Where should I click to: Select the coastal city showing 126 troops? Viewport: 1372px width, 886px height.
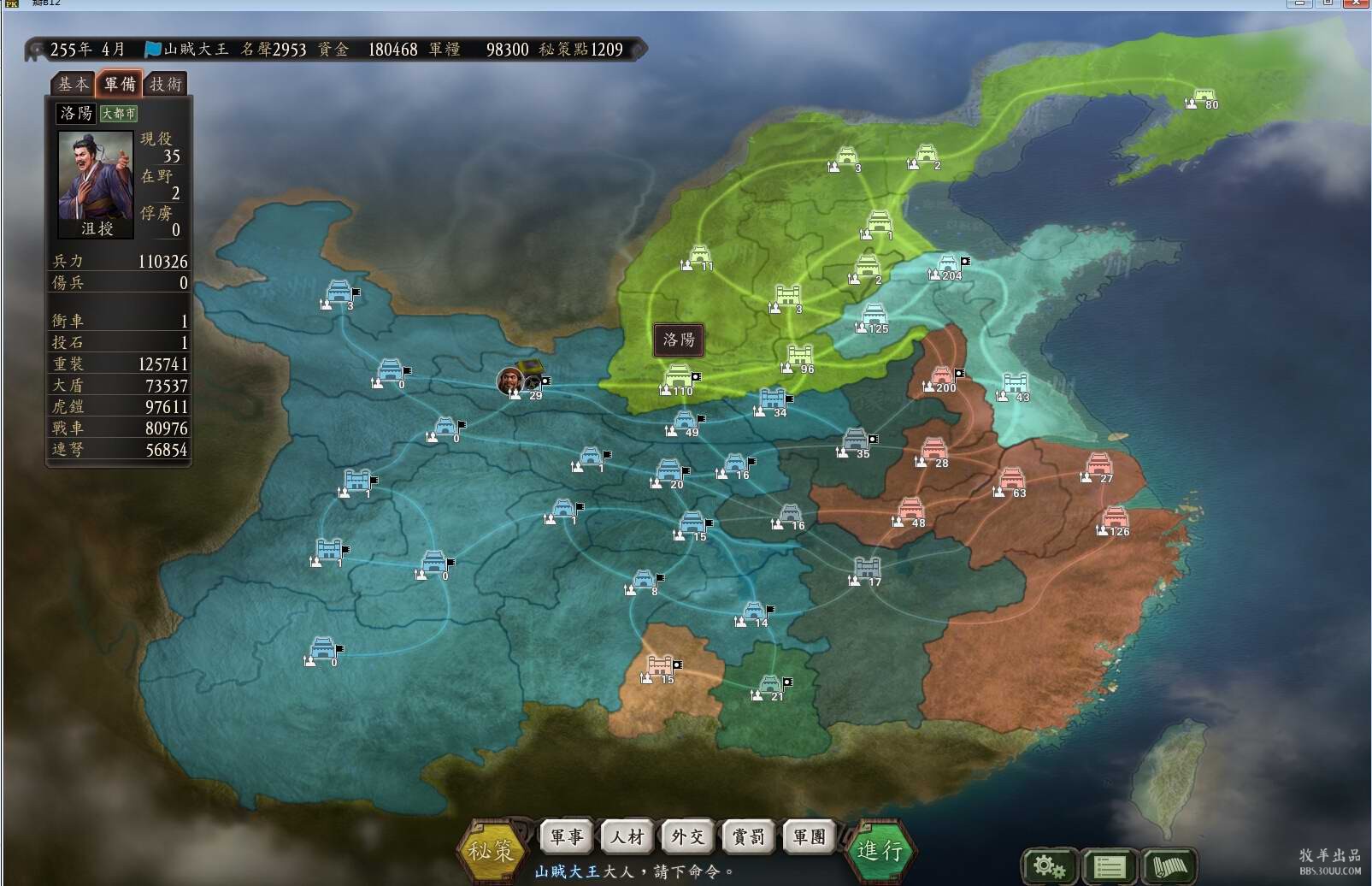(1114, 518)
